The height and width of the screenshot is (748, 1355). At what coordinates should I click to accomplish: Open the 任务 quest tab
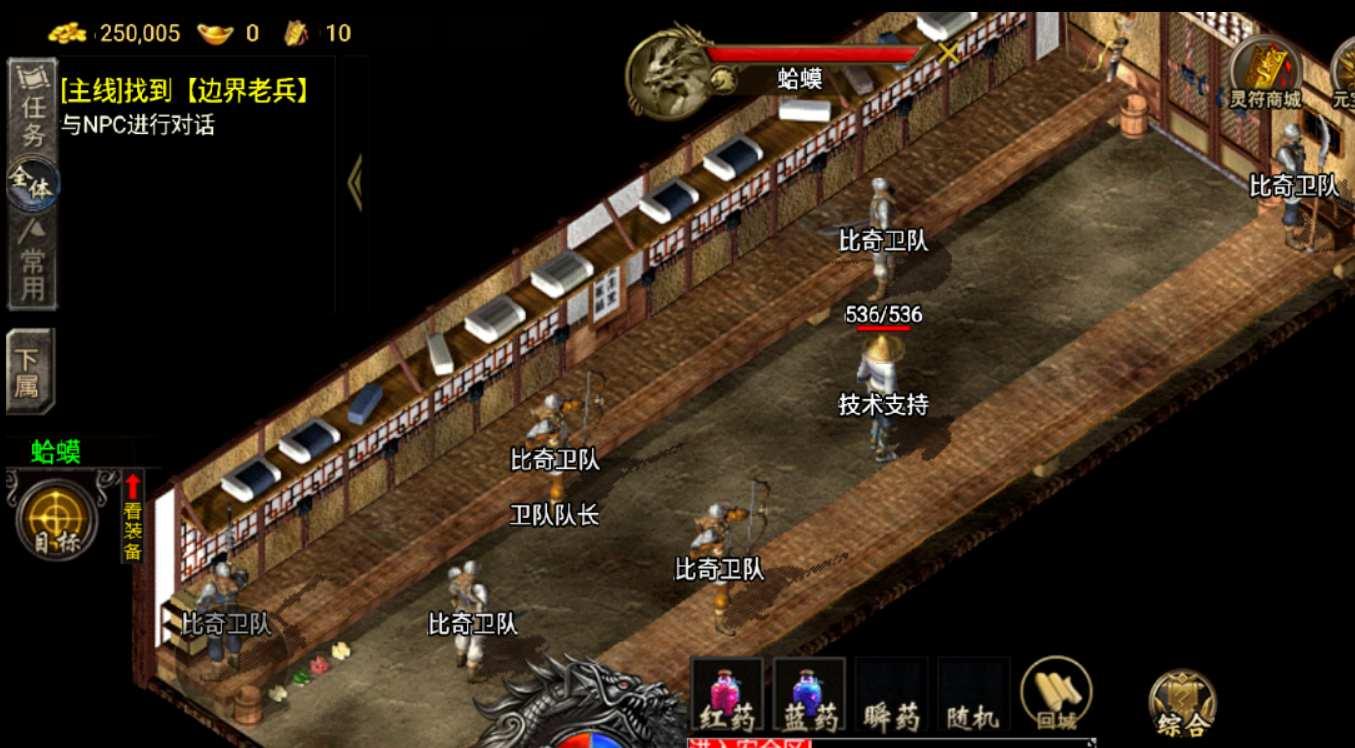coord(32,108)
